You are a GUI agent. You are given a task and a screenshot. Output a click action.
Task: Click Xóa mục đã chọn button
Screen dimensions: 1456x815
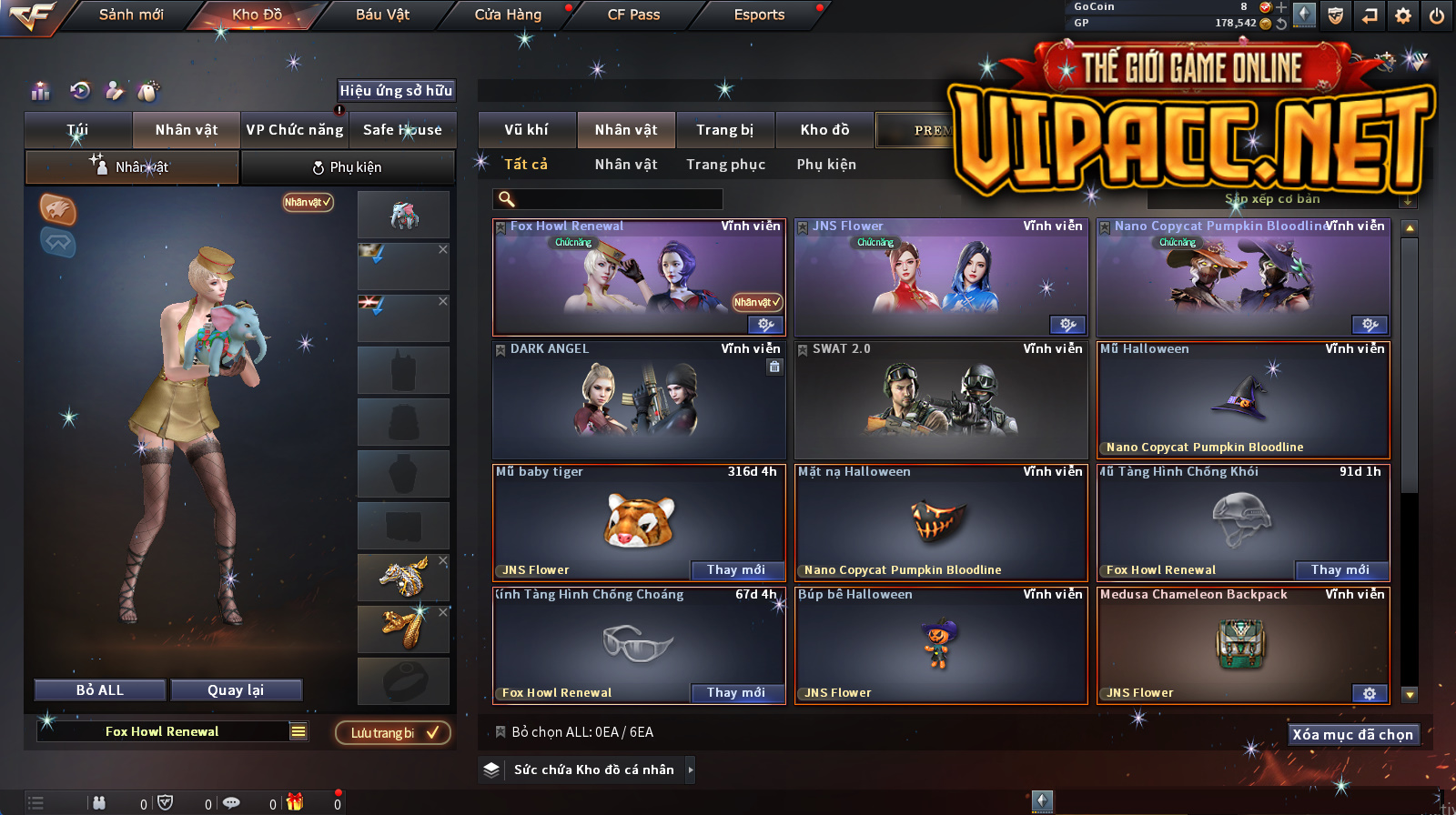(x=1353, y=735)
